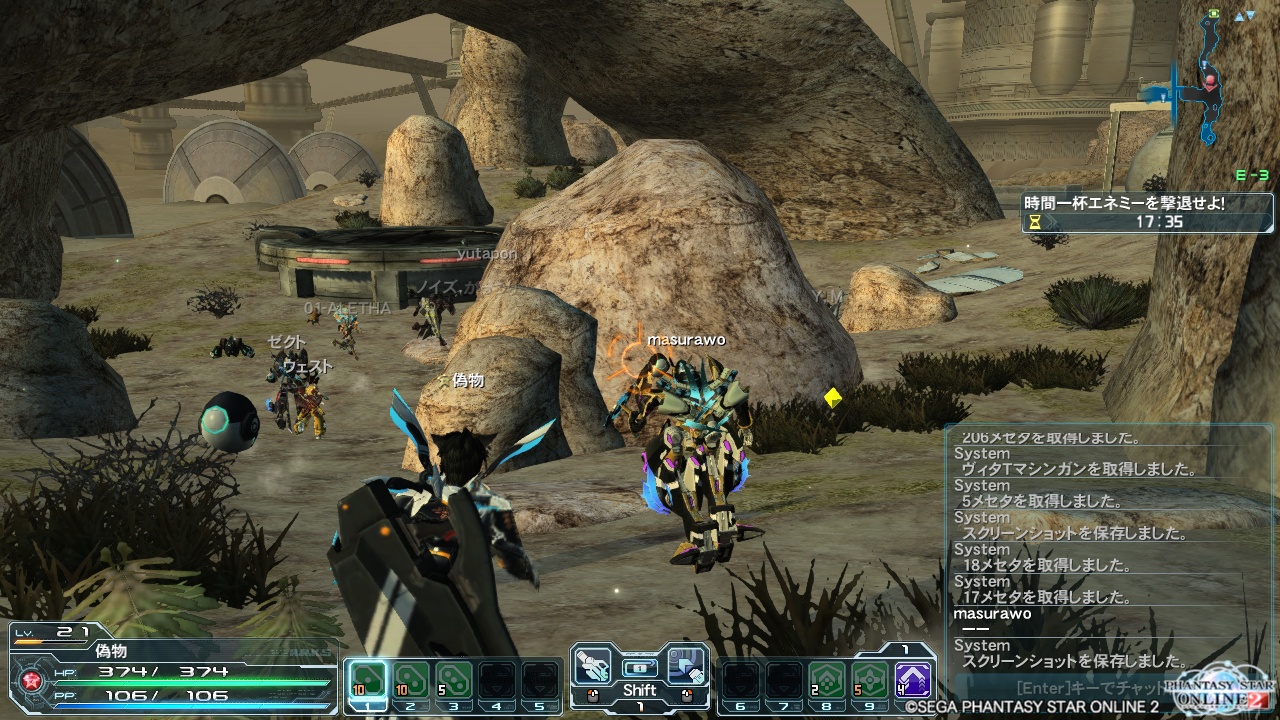Use the double-capsule Dimate in hotbar slot 2
1280x720 pixels.
click(x=410, y=680)
